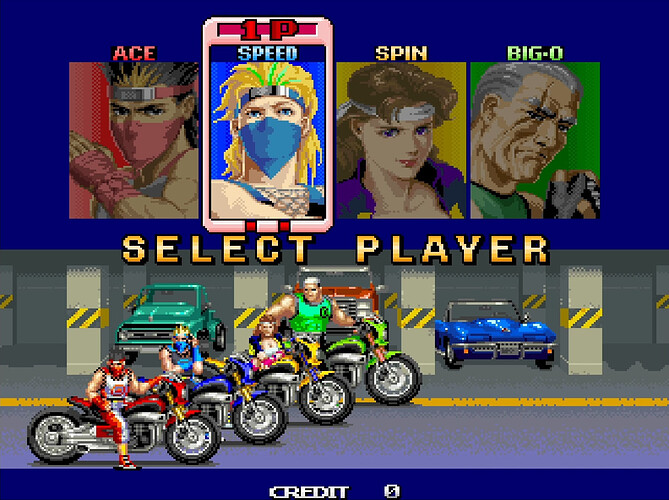Choose the Speed character portrait
Image resolution: width=669 pixels, height=500 pixels.
tap(268, 135)
